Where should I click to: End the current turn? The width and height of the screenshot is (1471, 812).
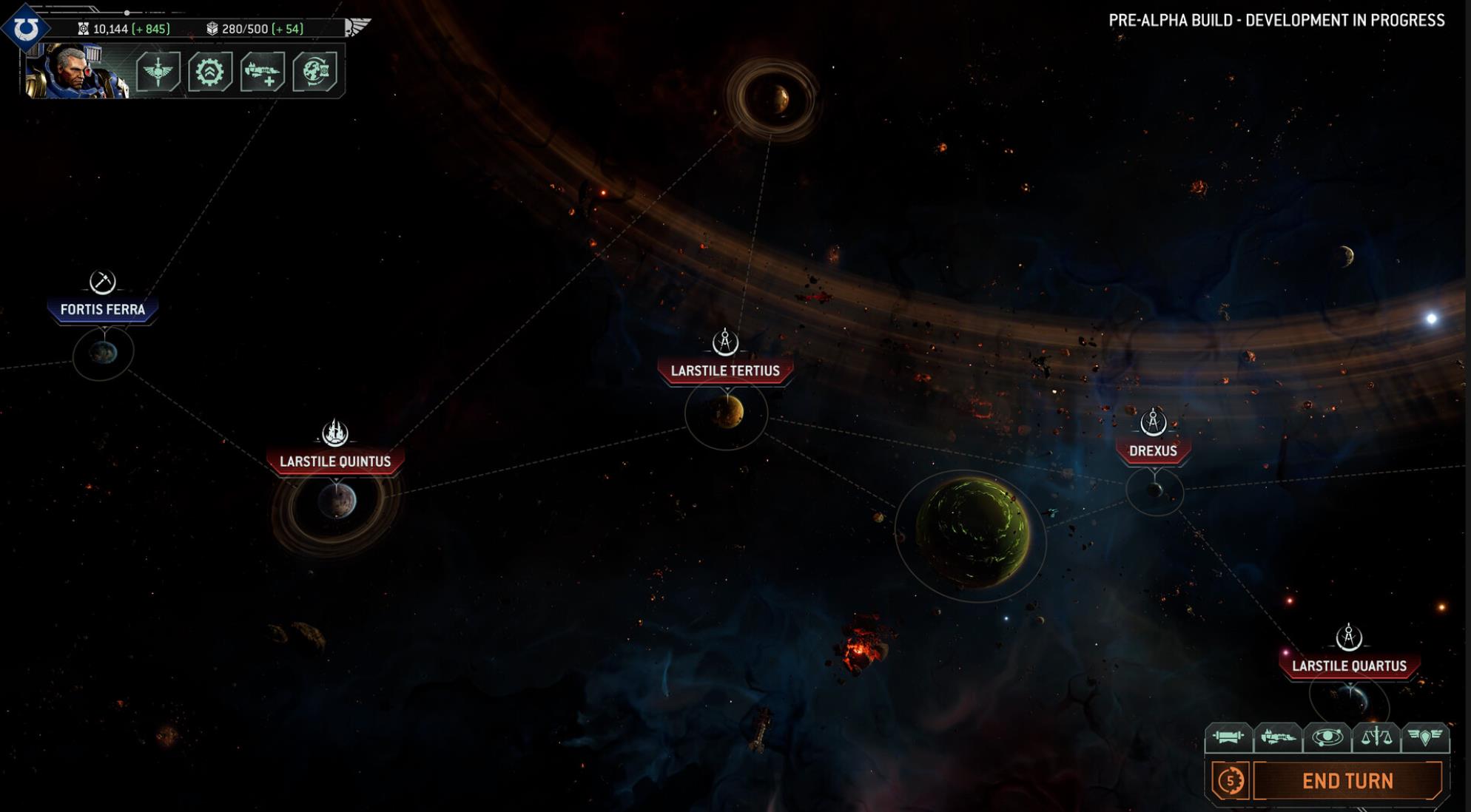[1347, 781]
